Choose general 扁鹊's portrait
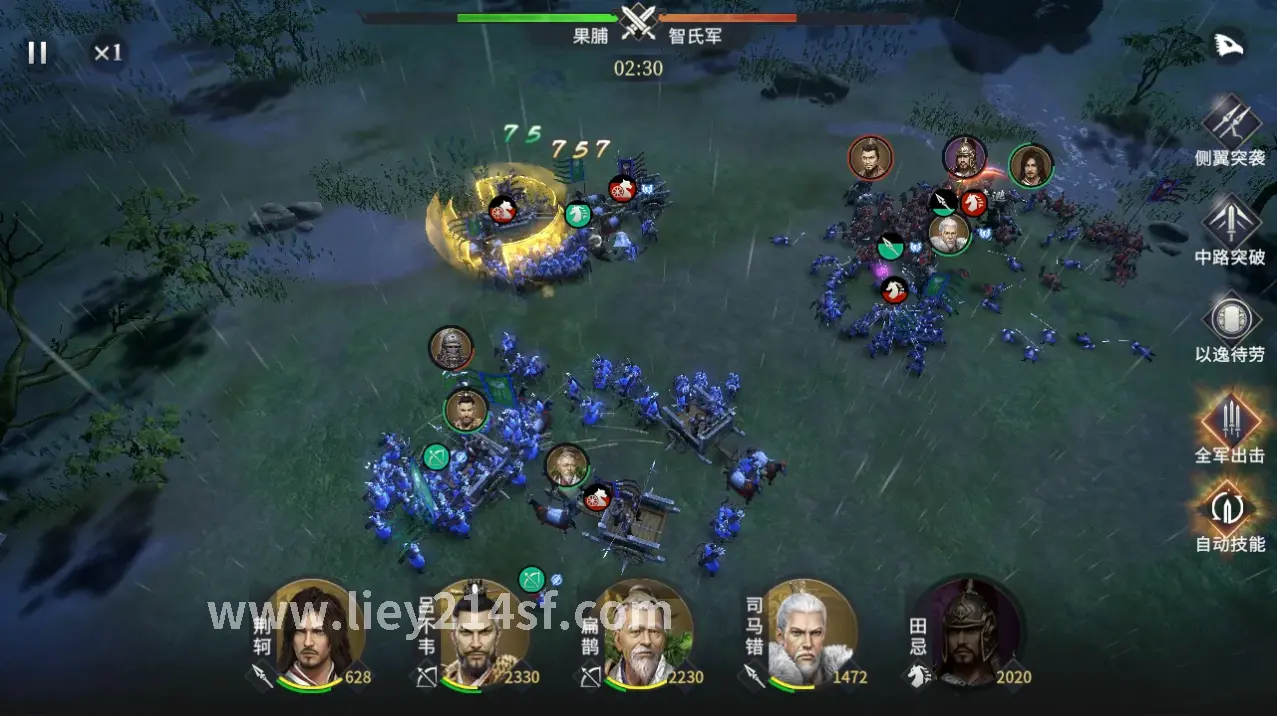Screen dimensions: 1277x716 pyautogui.click(x=641, y=632)
